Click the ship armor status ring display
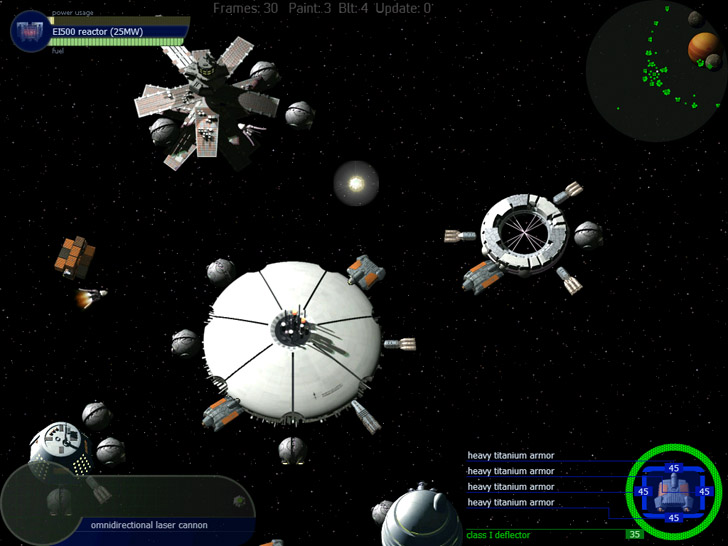The height and width of the screenshot is (546, 728). [673, 490]
